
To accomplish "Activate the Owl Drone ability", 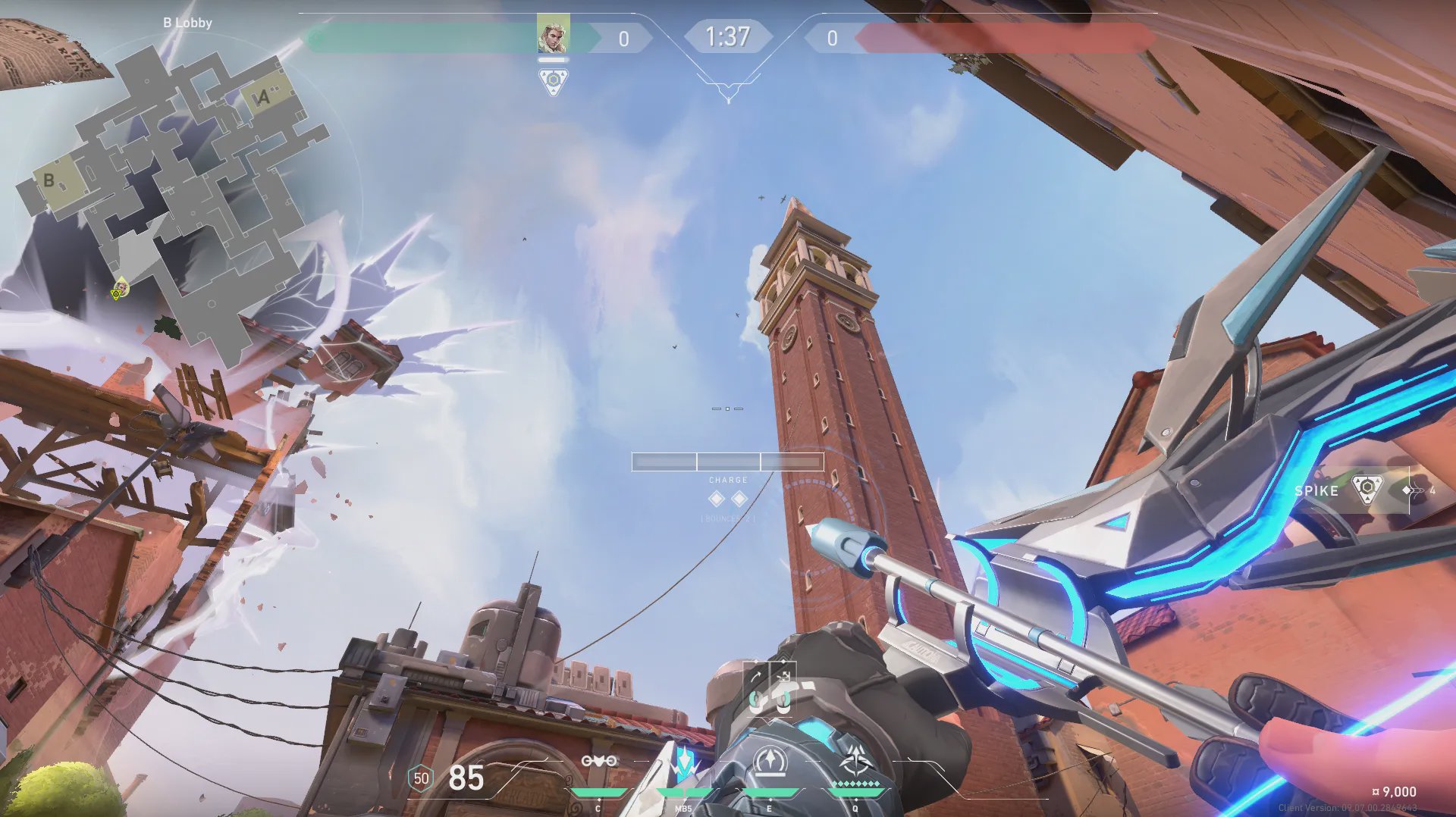I will (598, 762).
